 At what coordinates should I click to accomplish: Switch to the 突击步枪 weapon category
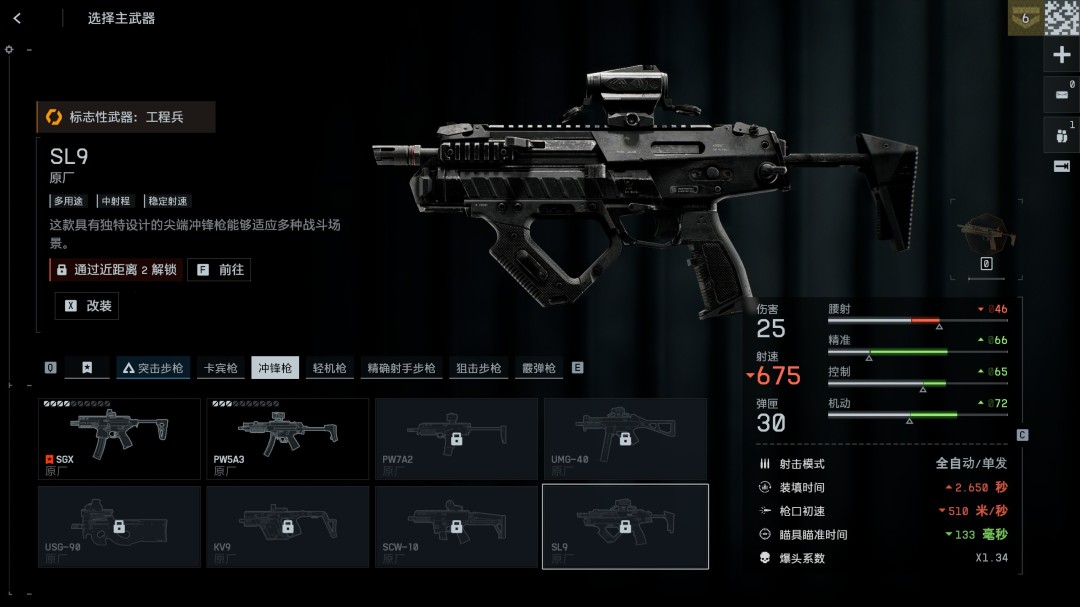(153, 368)
